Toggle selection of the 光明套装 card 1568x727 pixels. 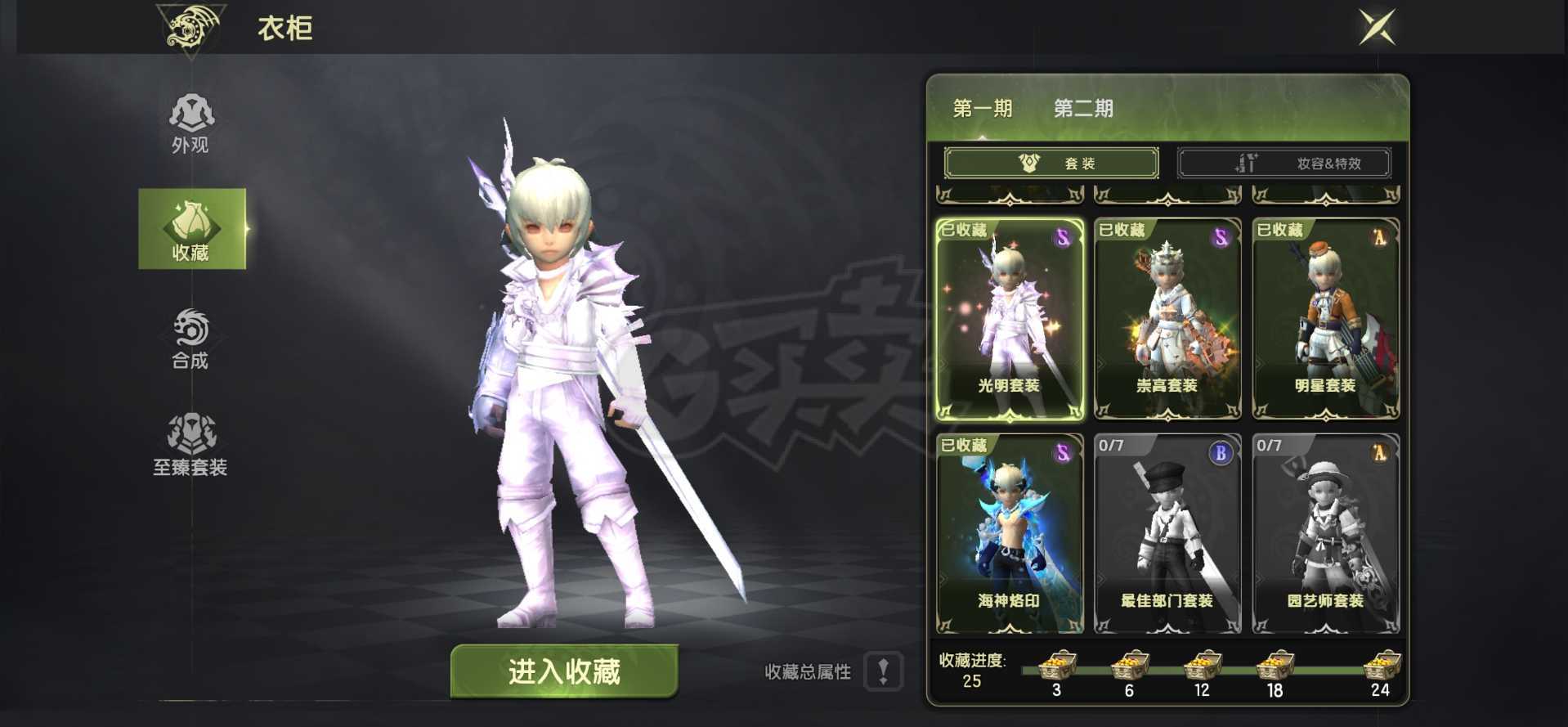pos(1008,319)
